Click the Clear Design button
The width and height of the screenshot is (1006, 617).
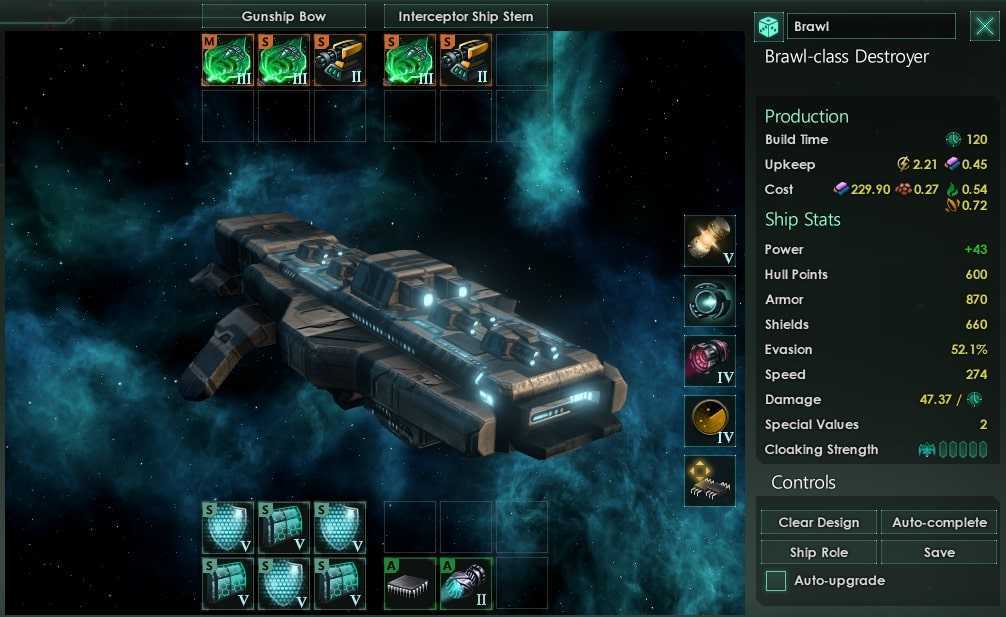point(819,522)
